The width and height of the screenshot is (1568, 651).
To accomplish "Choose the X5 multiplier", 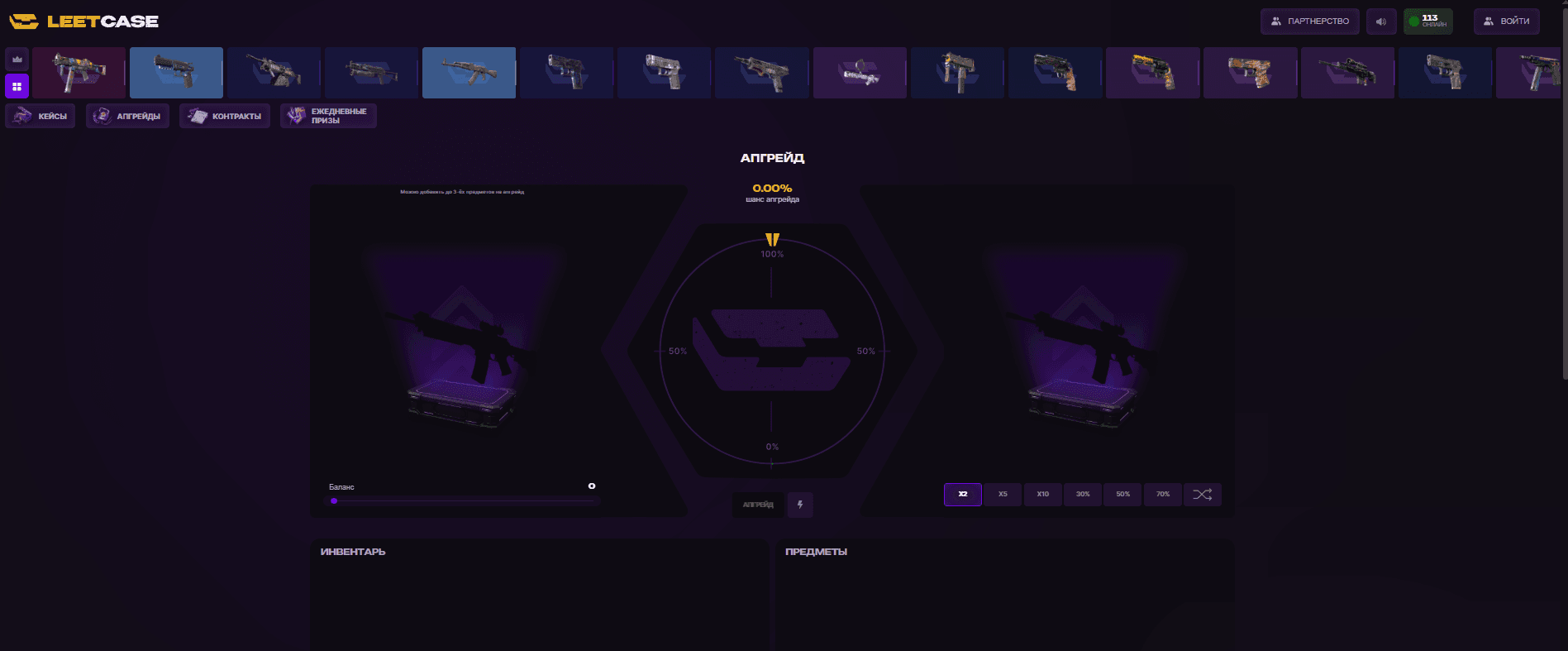I will pyautogui.click(x=1003, y=495).
